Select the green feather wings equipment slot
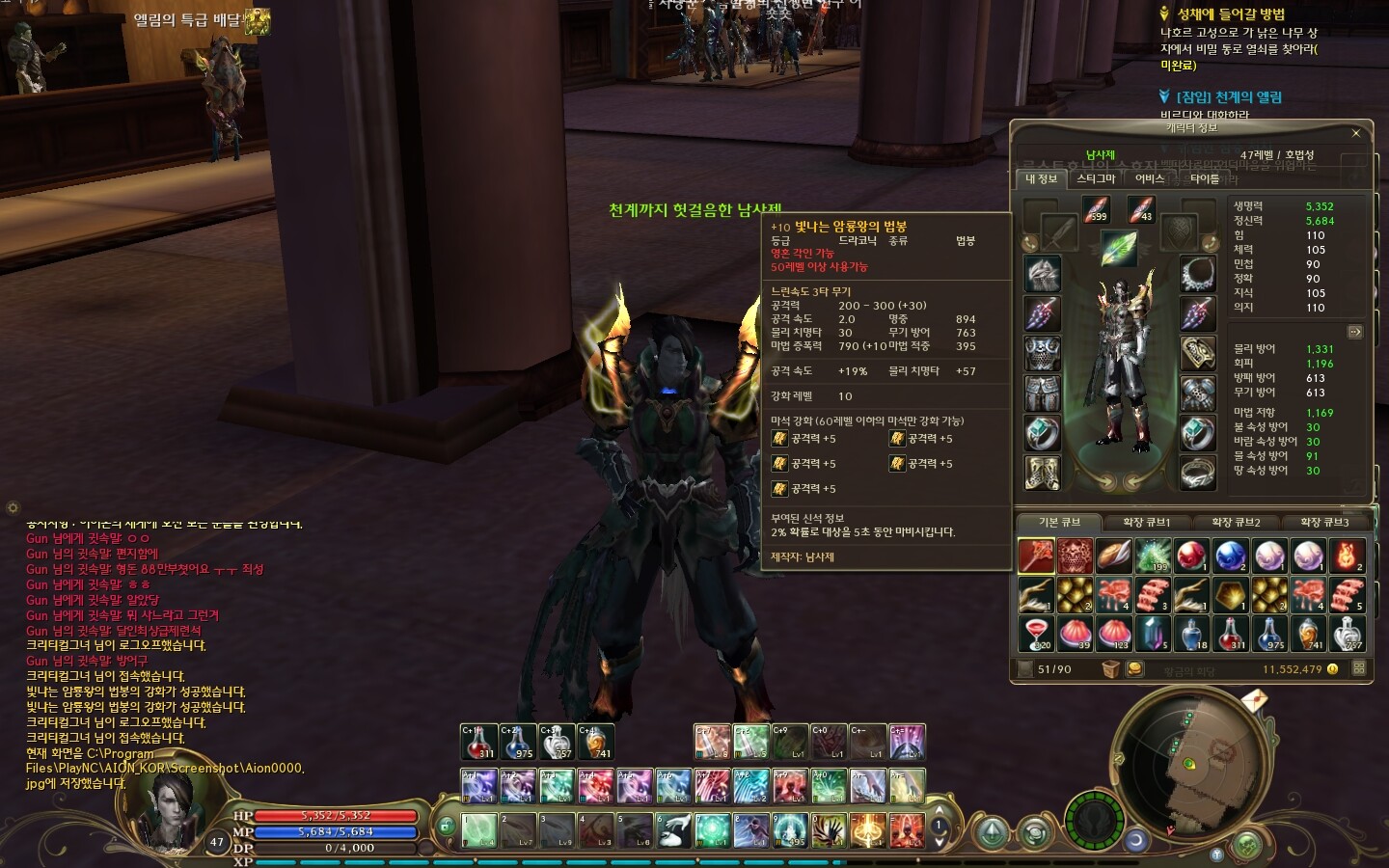The image size is (1389, 868). (x=1119, y=248)
